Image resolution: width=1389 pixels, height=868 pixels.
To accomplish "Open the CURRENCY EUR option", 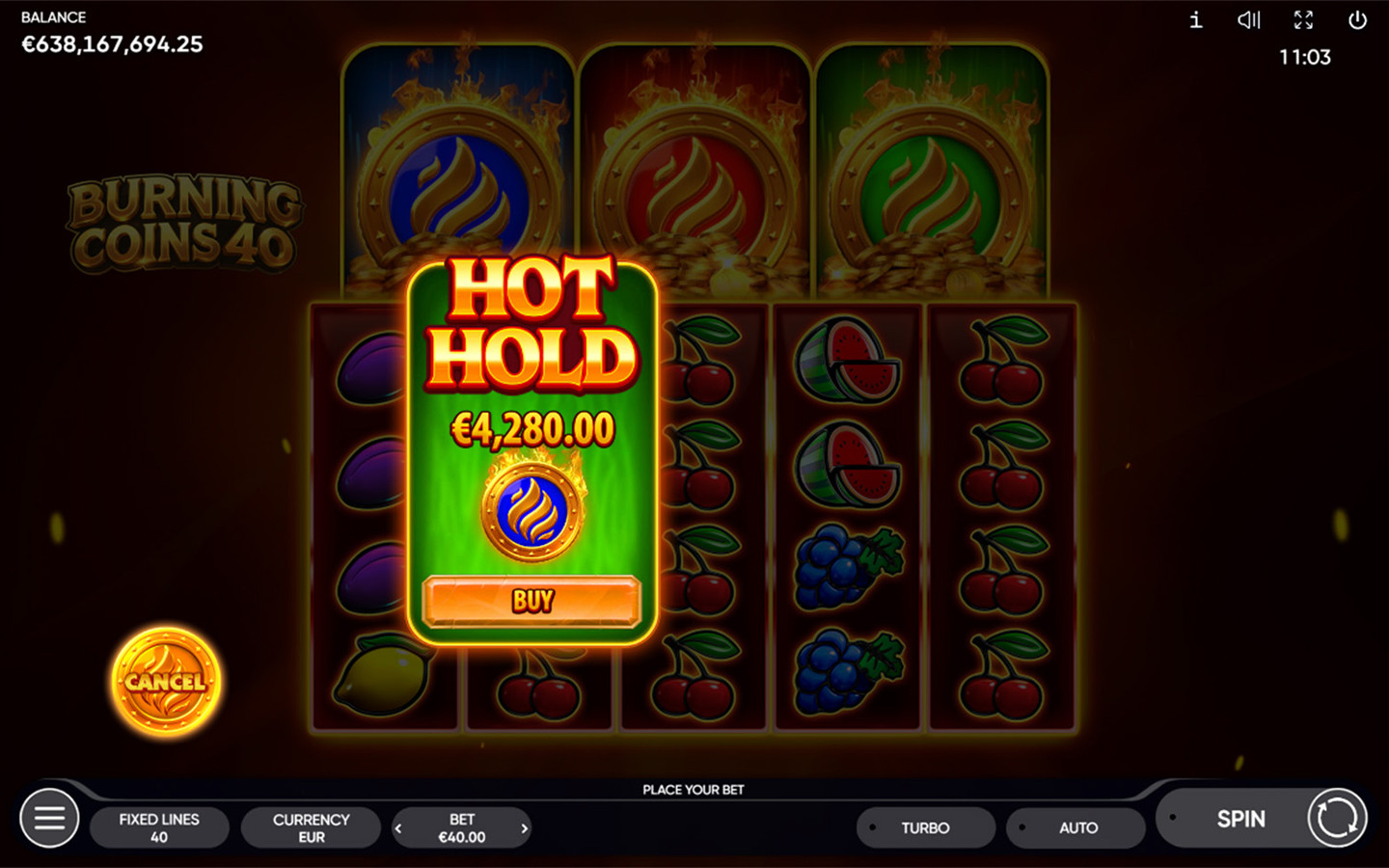I will pos(311,827).
